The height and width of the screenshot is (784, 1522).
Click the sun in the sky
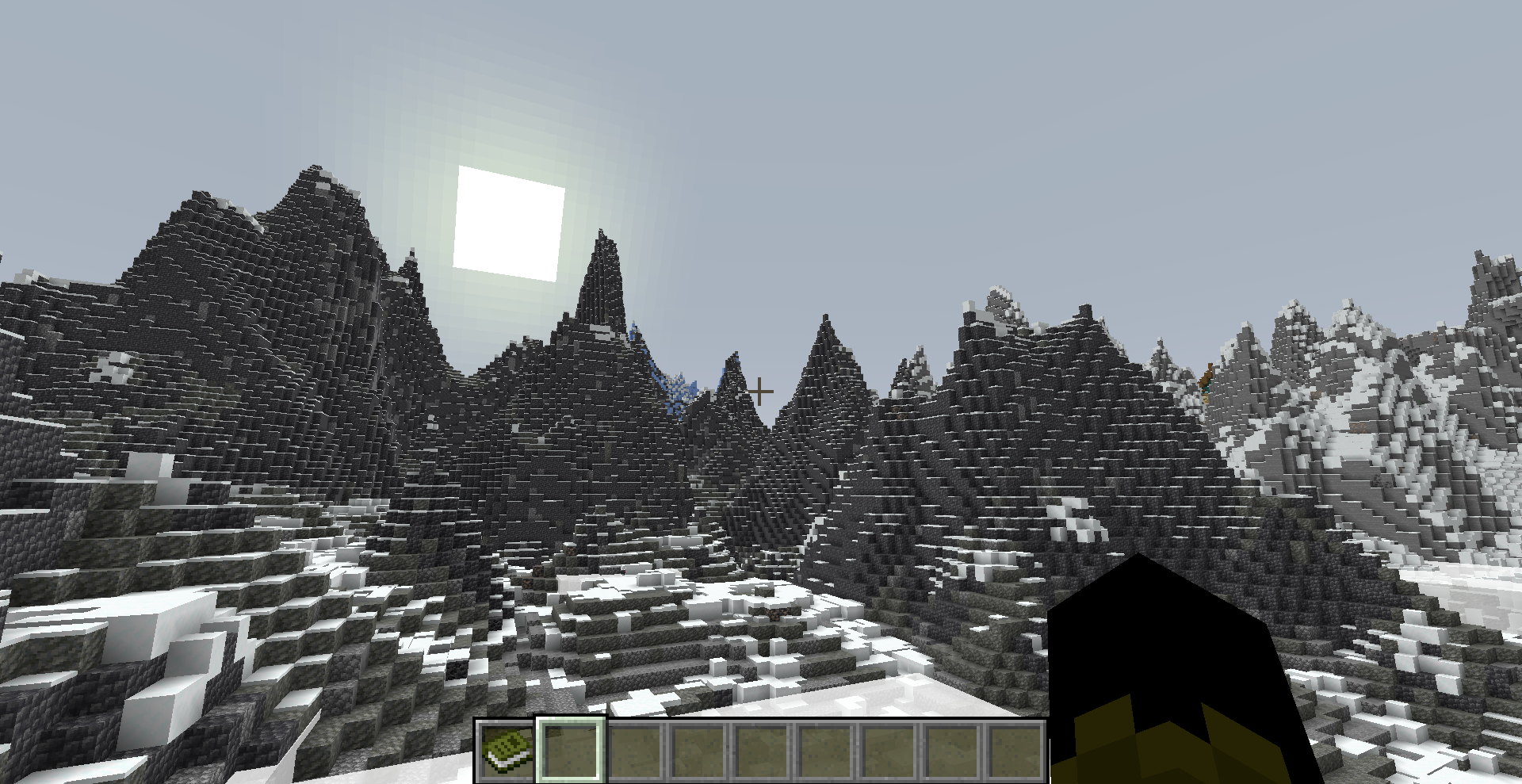507,222
